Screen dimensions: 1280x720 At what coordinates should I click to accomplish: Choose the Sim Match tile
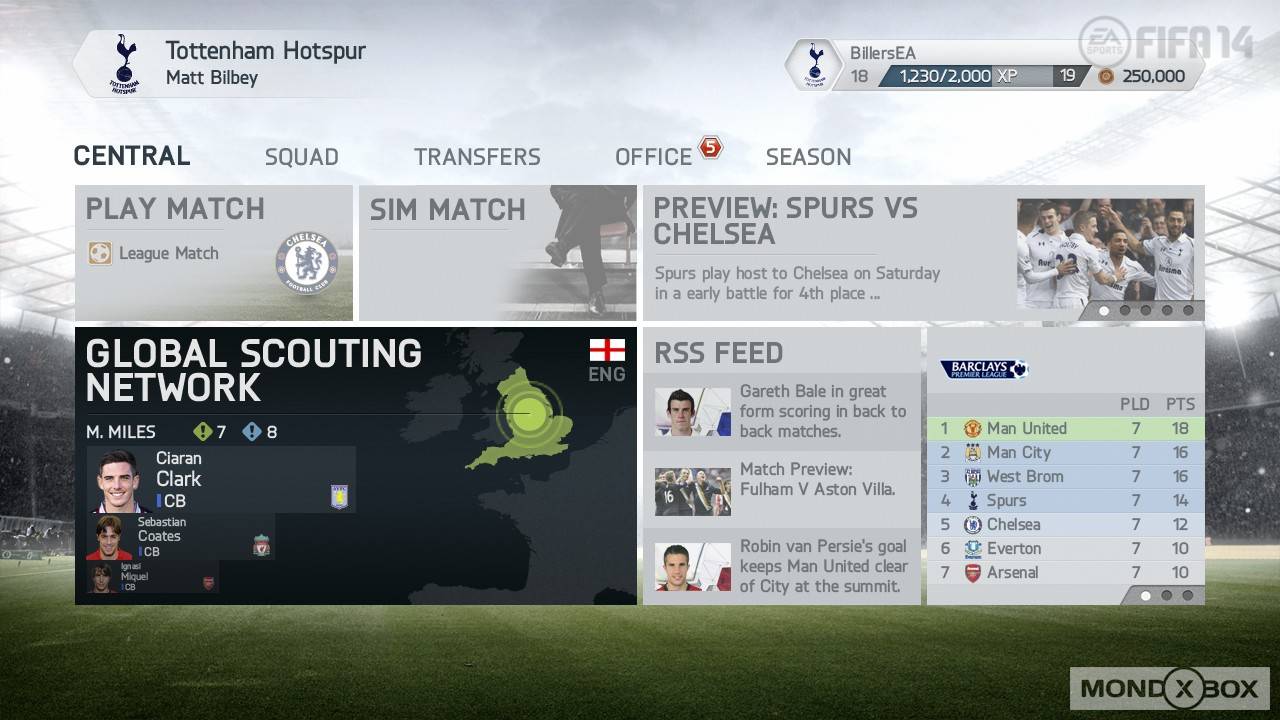(497, 252)
